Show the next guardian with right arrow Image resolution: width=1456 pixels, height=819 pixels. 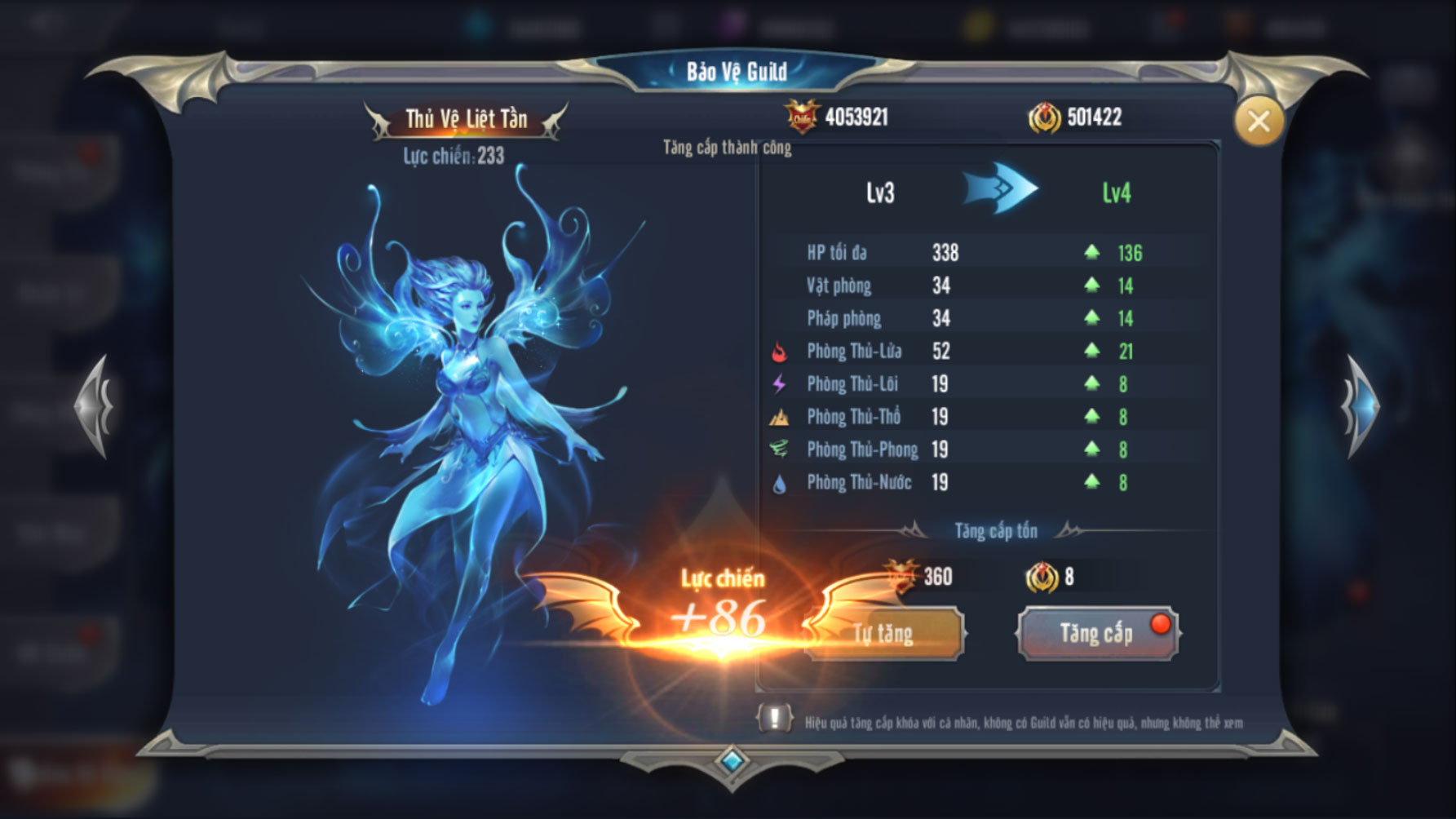[1359, 405]
